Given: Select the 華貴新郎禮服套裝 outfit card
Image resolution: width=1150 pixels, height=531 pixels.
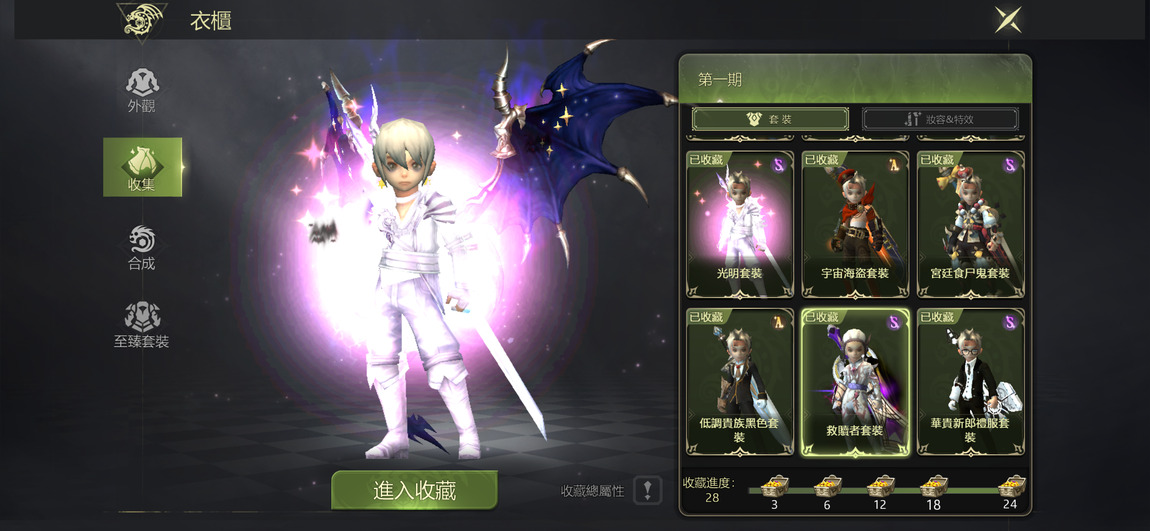Looking at the screenshot, I should [970, 381].
